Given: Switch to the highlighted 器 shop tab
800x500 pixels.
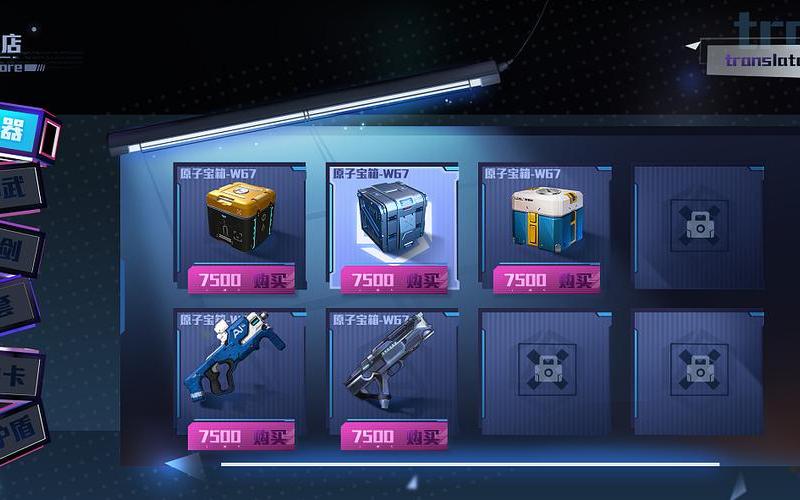Looking at the screenshot, I should pos(20,131).
